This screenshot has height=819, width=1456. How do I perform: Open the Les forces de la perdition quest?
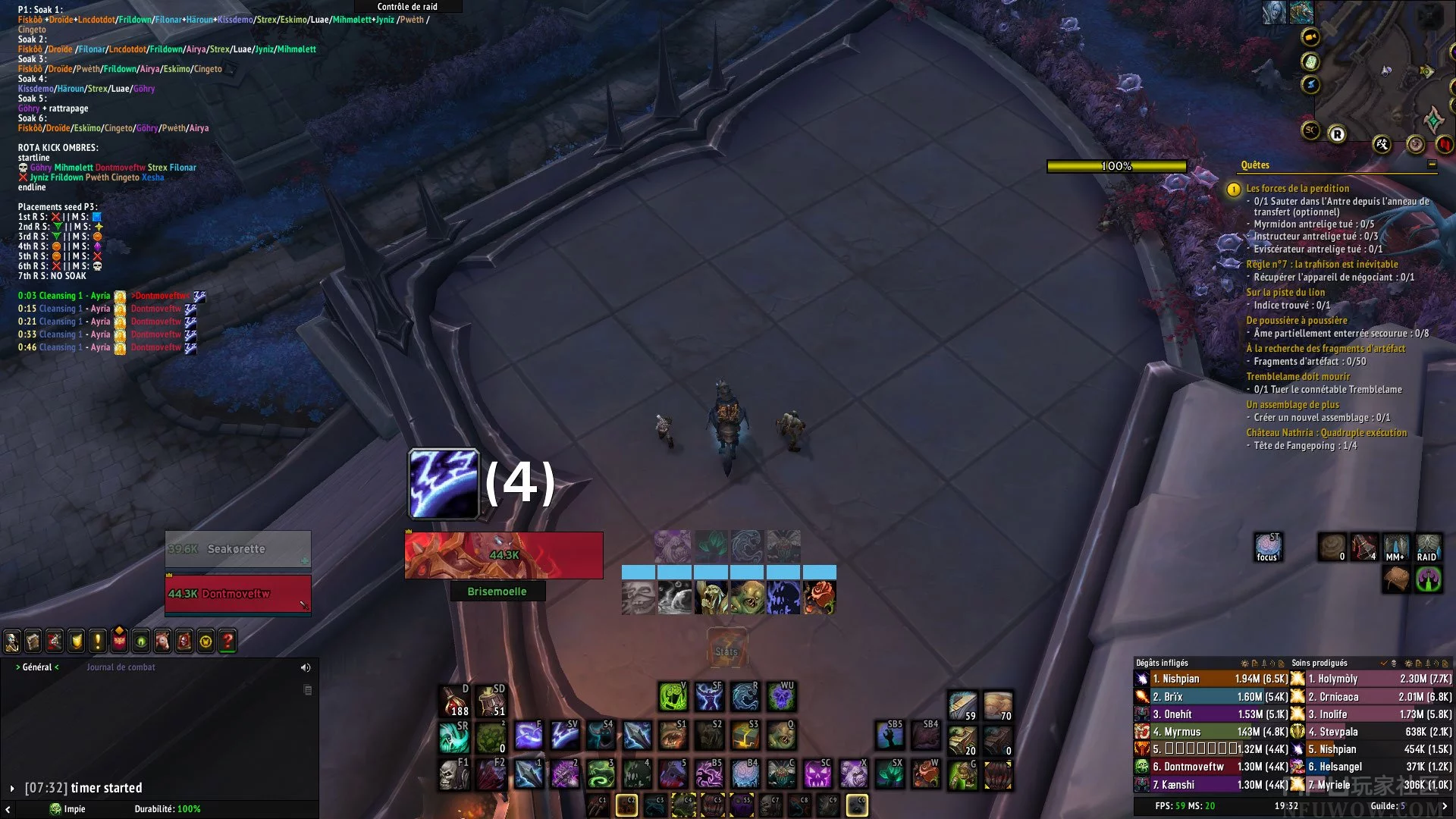[1298, 188]
